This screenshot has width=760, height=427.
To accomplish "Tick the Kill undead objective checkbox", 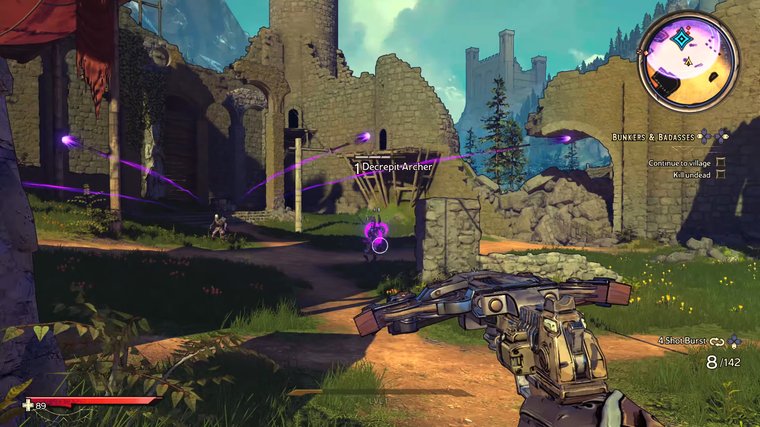I will [720, 175].
